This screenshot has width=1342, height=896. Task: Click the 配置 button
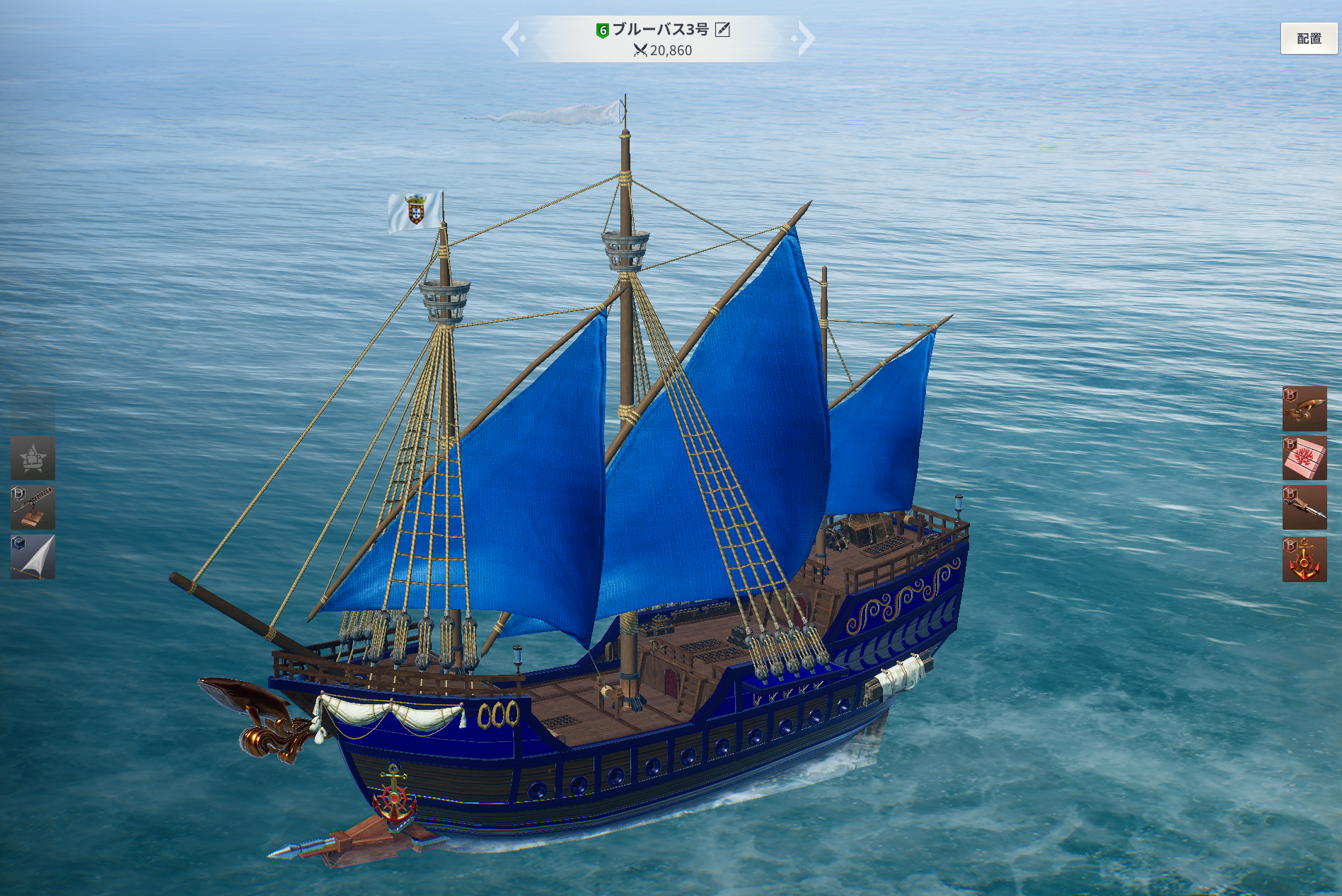click(x=1308, y=38)
